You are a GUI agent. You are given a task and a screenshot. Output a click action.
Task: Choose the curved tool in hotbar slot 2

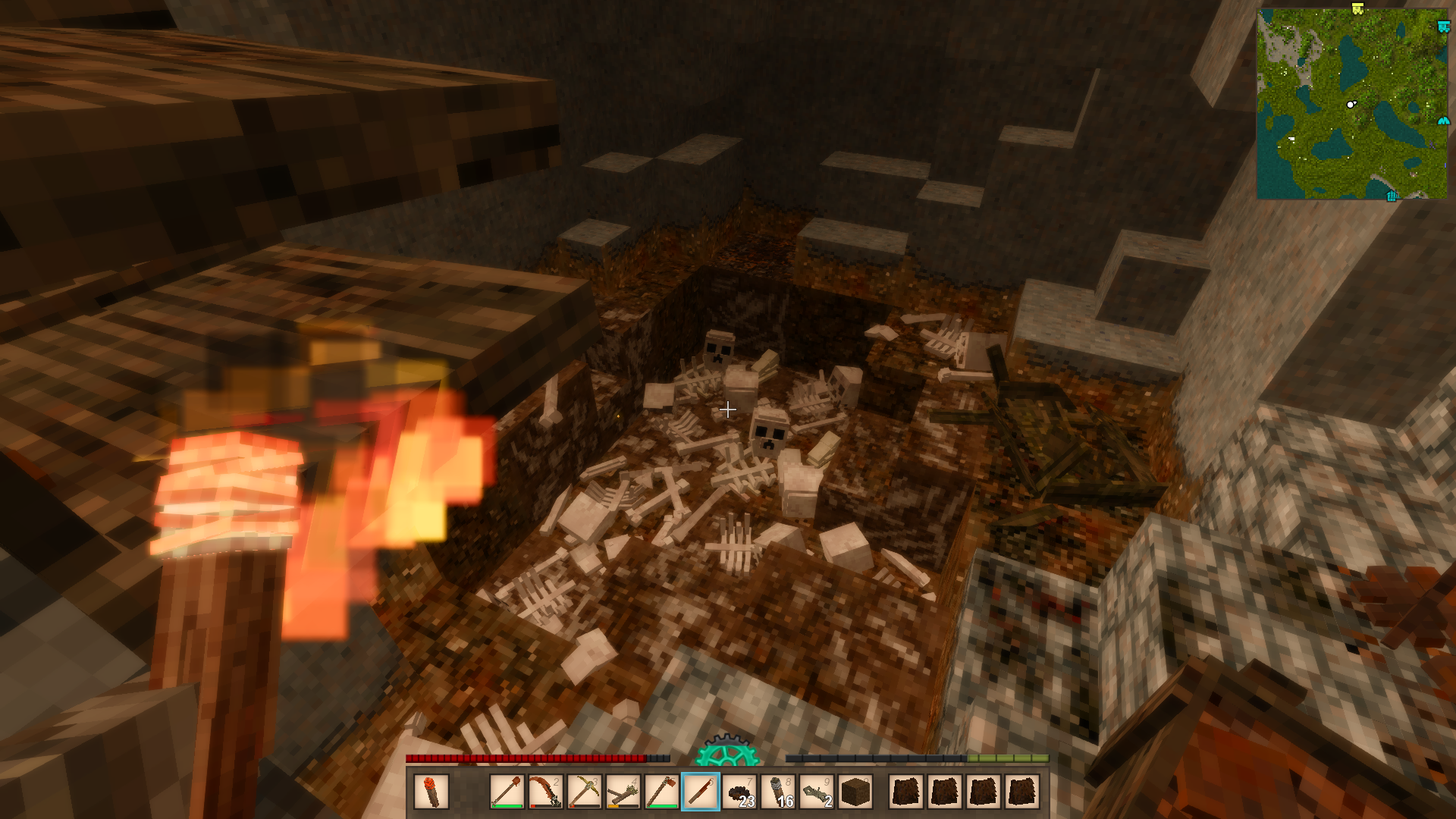pyautogui.click(x=546, y=792)
